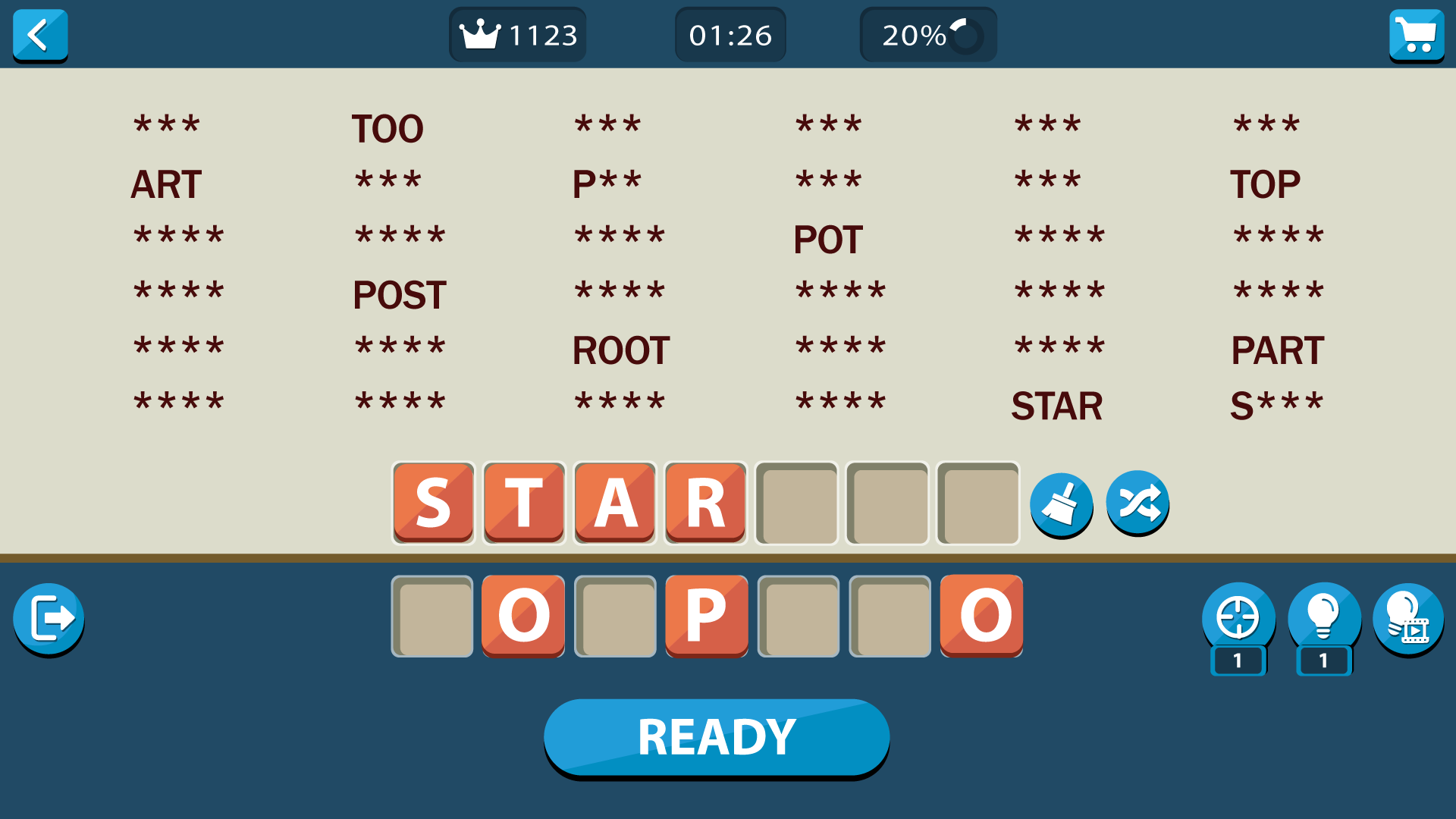Viewport: 1456px width, 819px height.
Task: Open the shop cart
Action: pyautogui.click(x=1417, y=34)
